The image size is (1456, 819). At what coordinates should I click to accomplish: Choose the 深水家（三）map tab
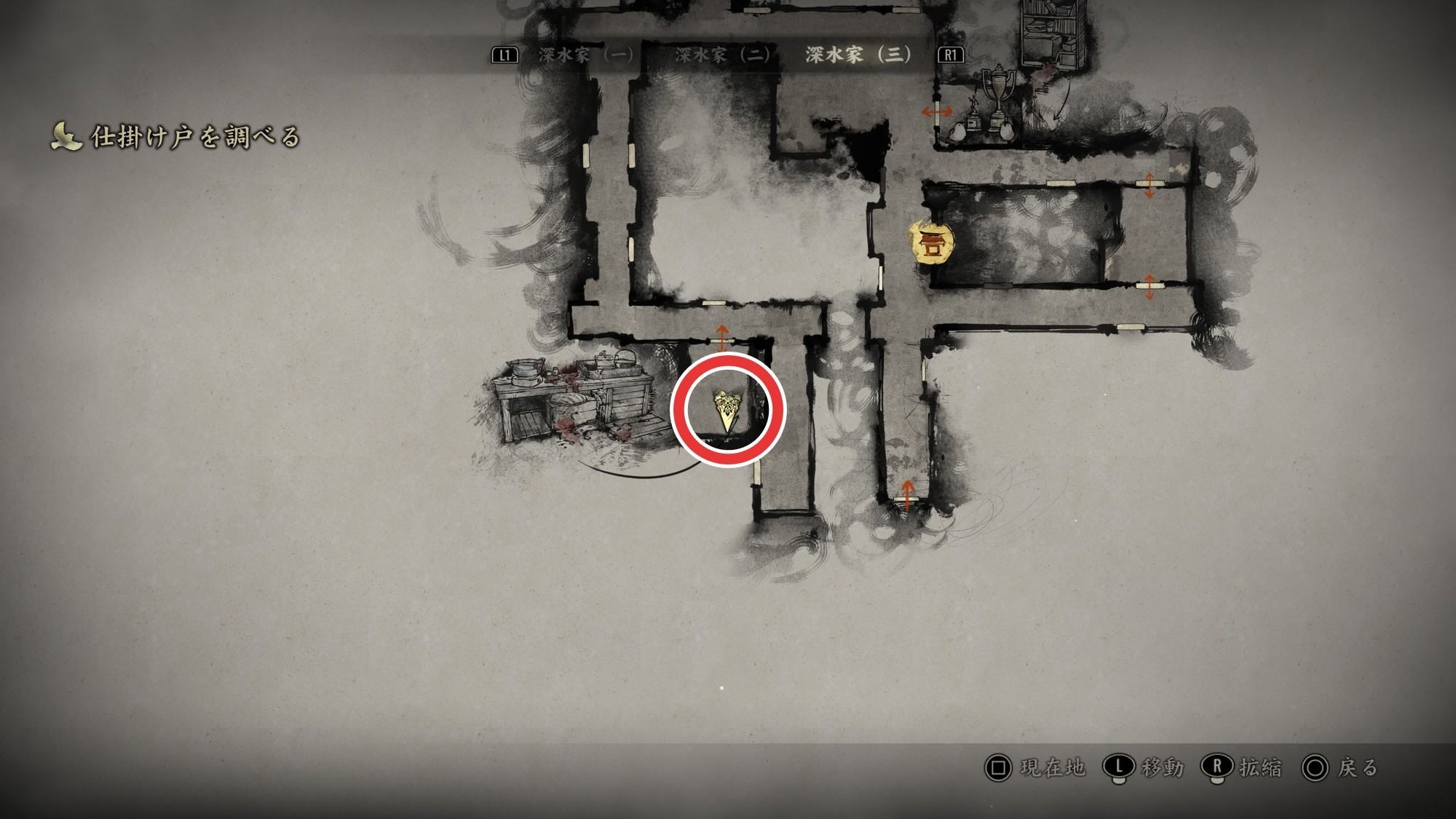click(858, 55)
